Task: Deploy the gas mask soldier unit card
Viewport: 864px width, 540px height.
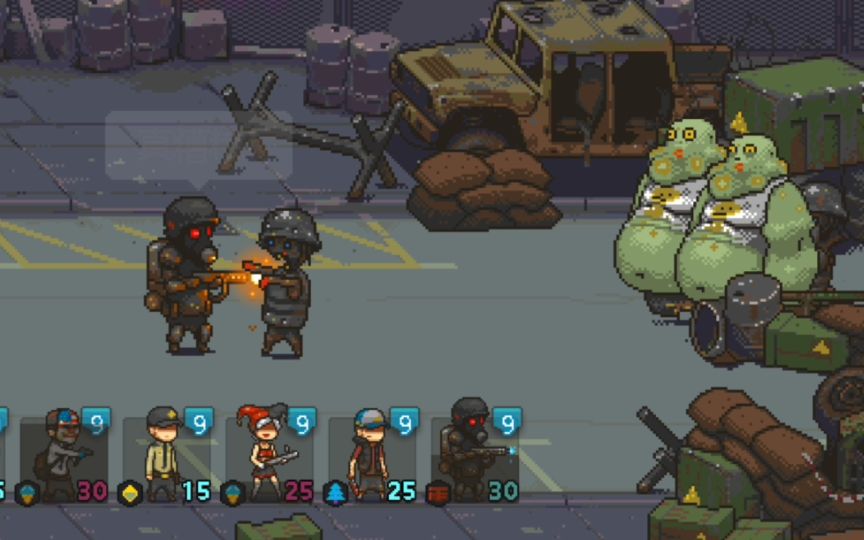Action: tap(474, 456)
